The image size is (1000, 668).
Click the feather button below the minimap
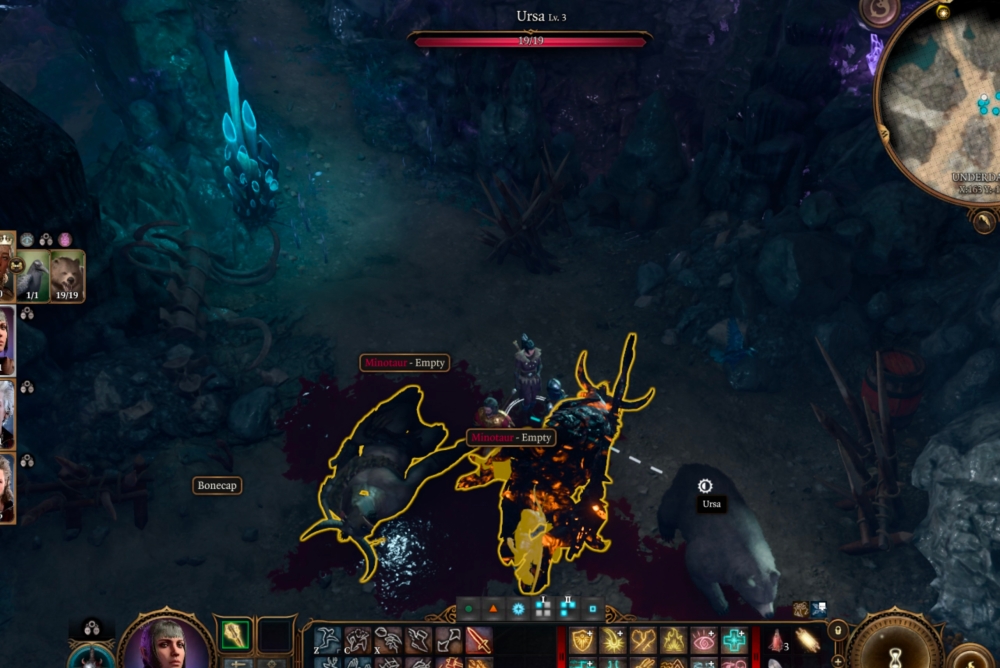984,221
